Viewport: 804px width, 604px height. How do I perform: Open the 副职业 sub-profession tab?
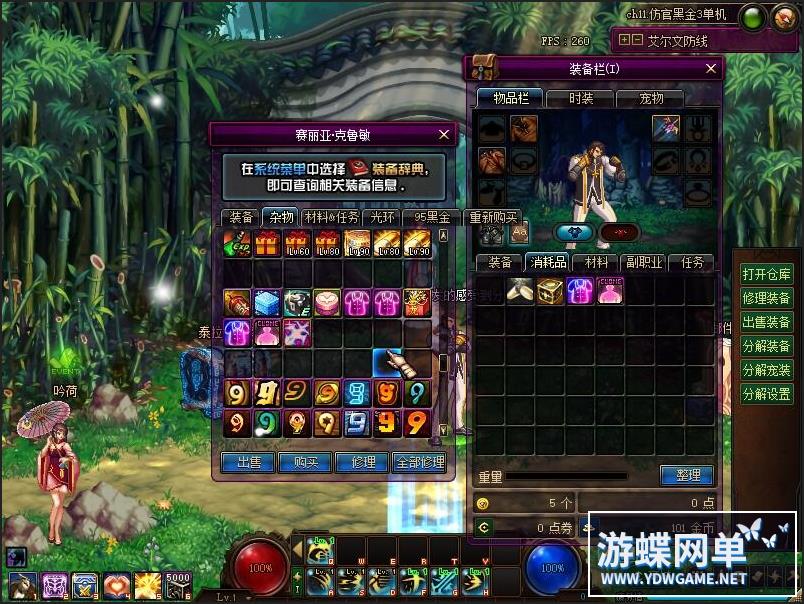[643, 262]
